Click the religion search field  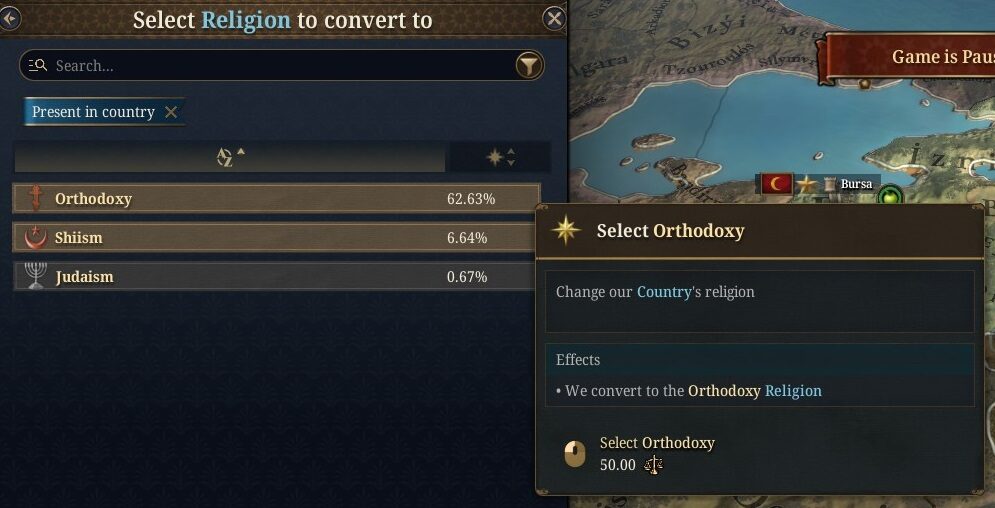[x=270, y=66]
